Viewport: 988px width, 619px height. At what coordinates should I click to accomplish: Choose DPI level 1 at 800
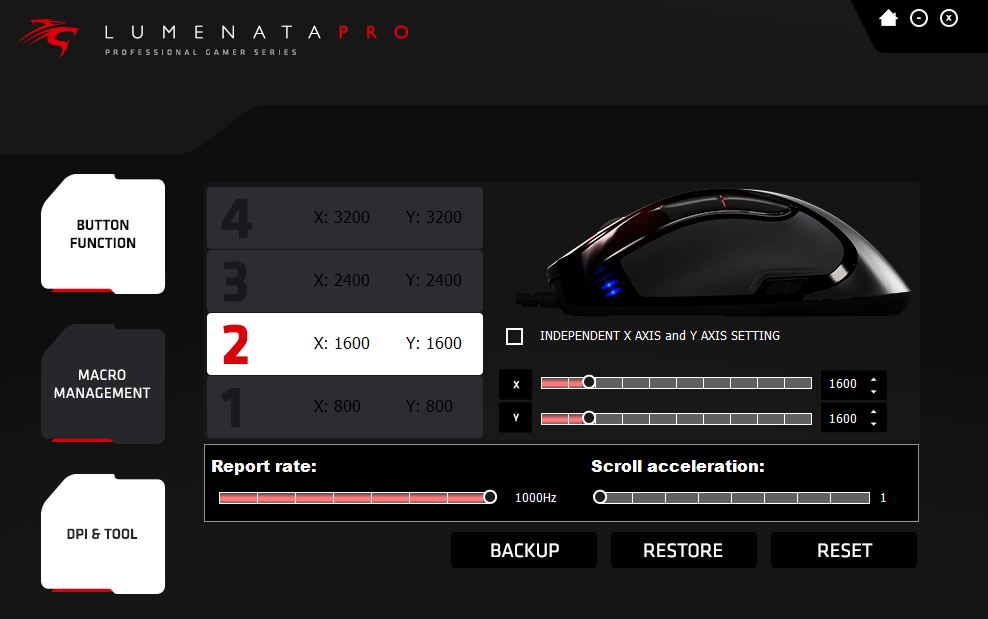pyautogui.click(x=344, y=406)
